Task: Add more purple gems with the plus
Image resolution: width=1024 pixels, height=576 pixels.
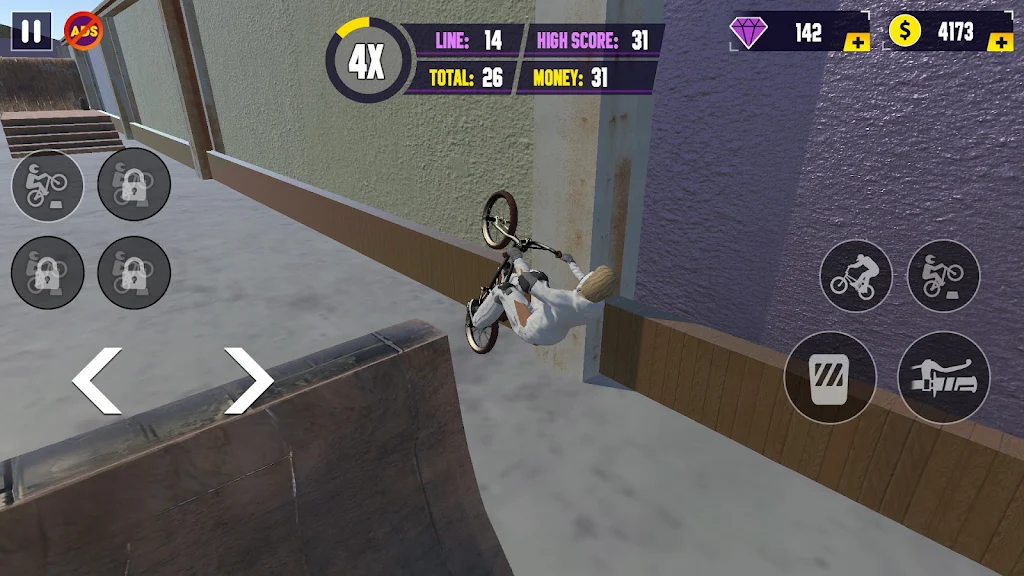Action: coord(856,42)
